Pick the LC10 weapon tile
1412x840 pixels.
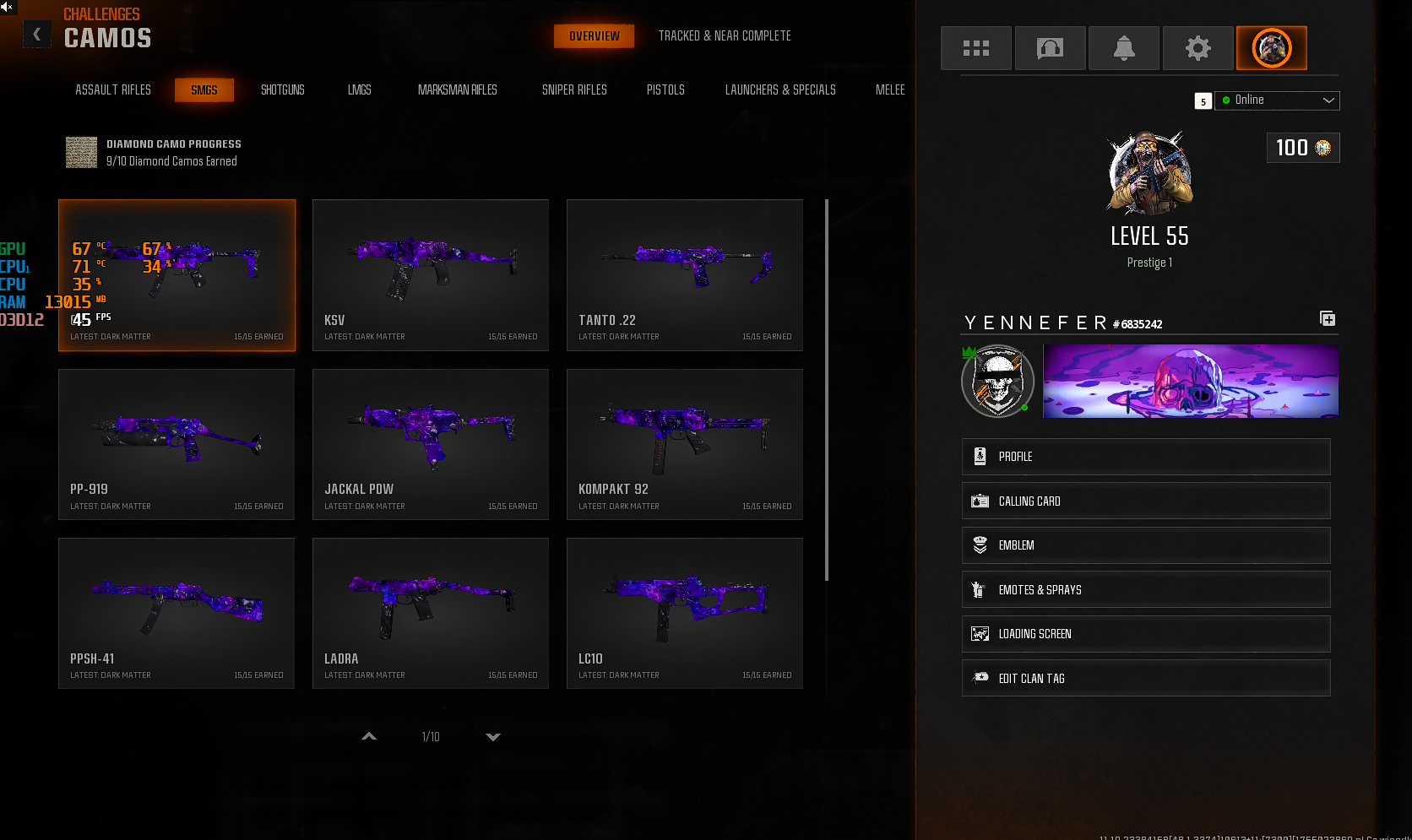point(685,613)
